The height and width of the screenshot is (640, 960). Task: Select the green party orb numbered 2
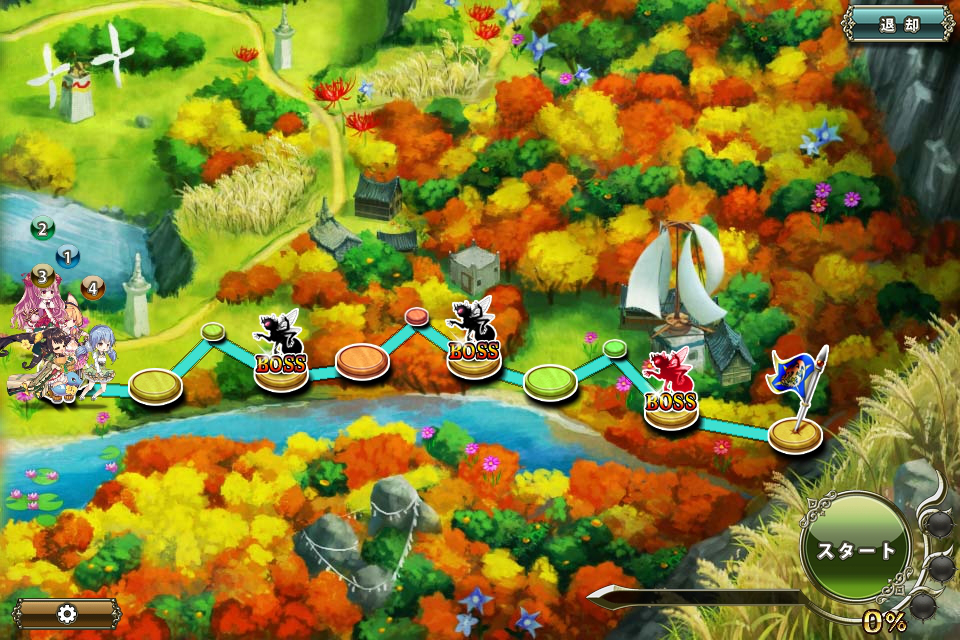point(42,229)
